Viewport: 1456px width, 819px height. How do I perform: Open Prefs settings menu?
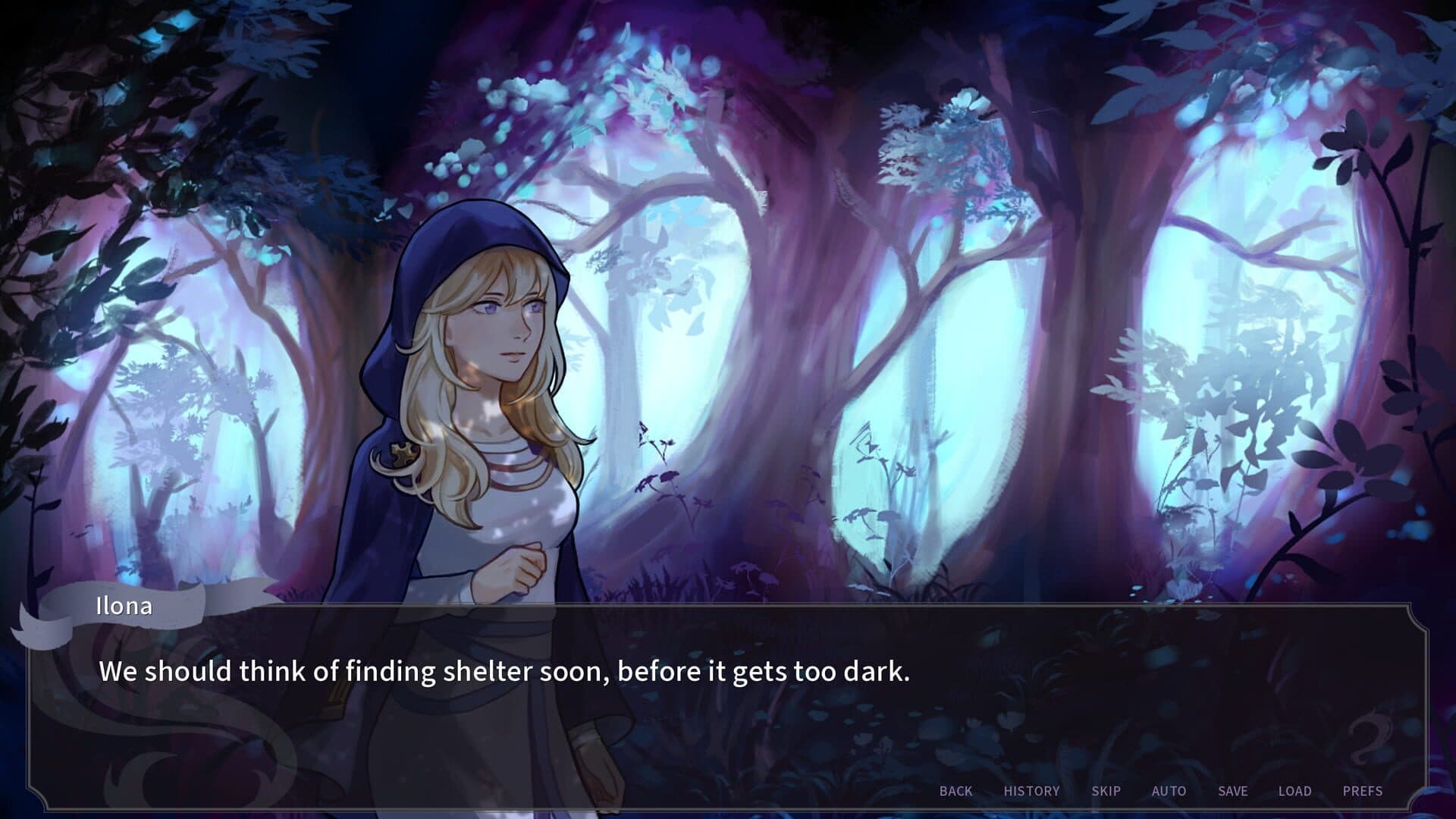[x=1362, y=791]
